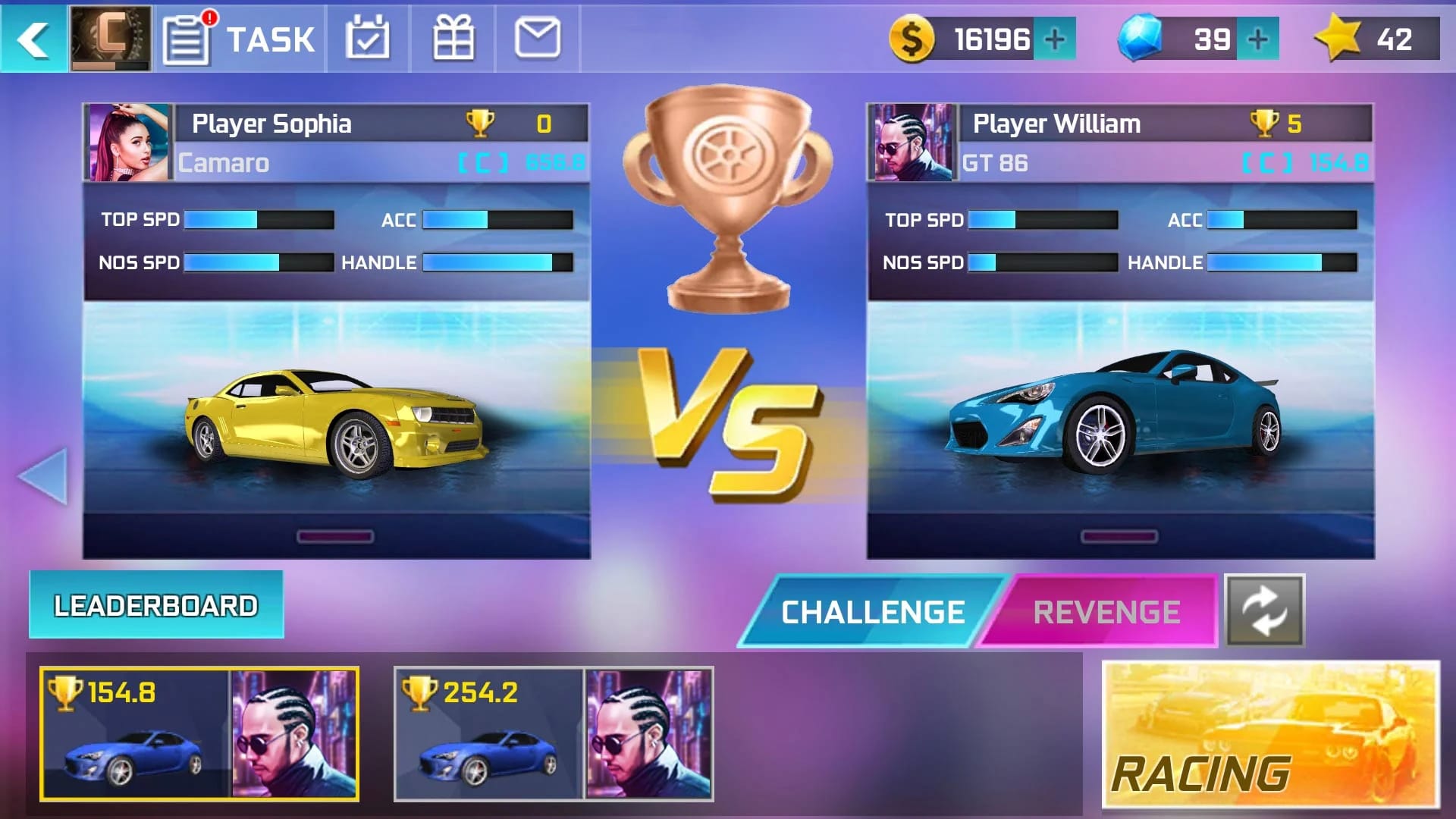Select the CHALLENGE tab

[x=872, y=611]
